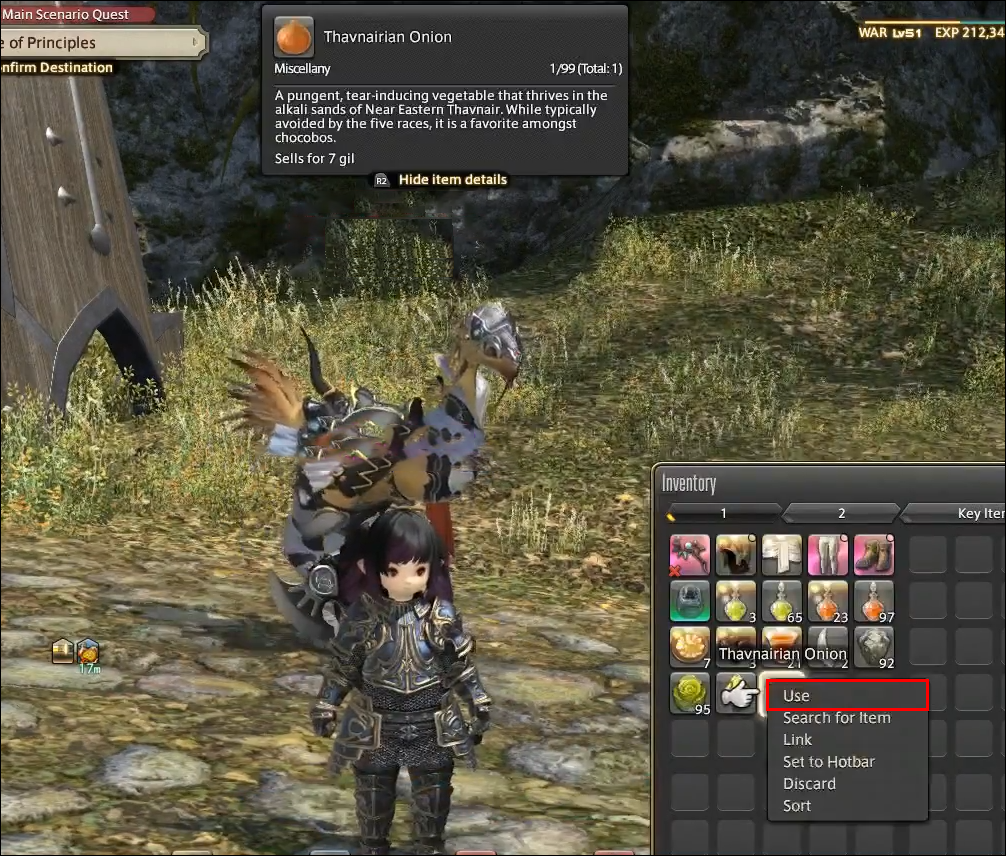
Task: Open inventory tab 1
Action: [723, 513]
